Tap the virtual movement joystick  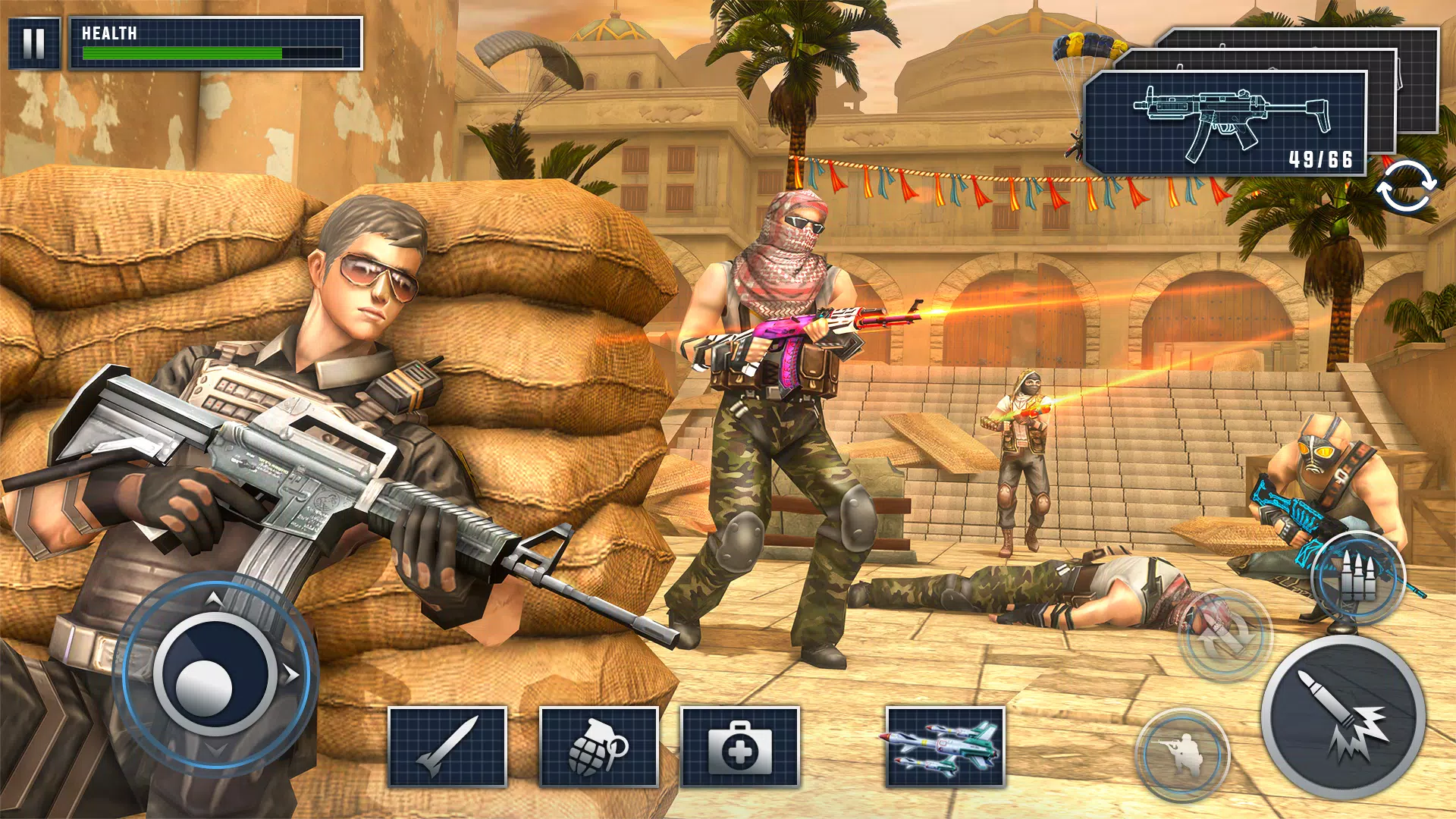tap(215, 673)
